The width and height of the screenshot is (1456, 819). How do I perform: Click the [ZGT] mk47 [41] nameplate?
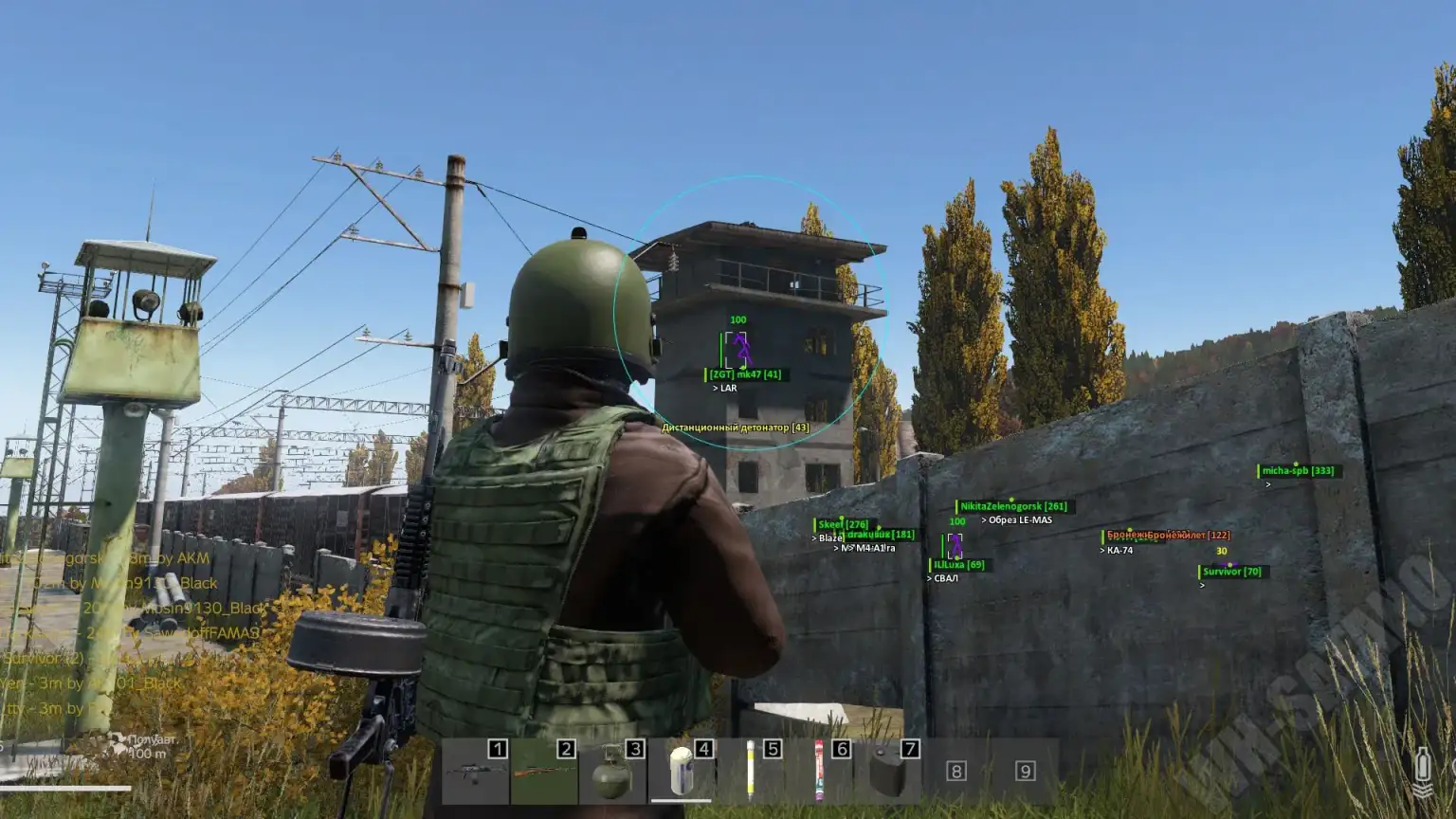pyautogui.click(x=744, y=373)
